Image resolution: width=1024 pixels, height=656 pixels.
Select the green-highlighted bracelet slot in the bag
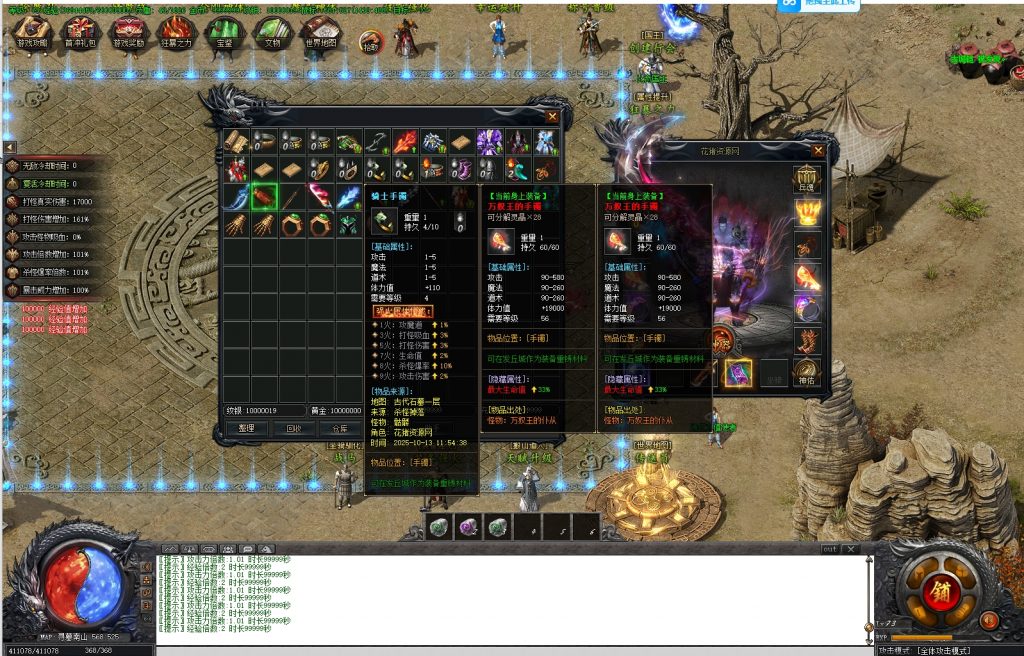264,196
